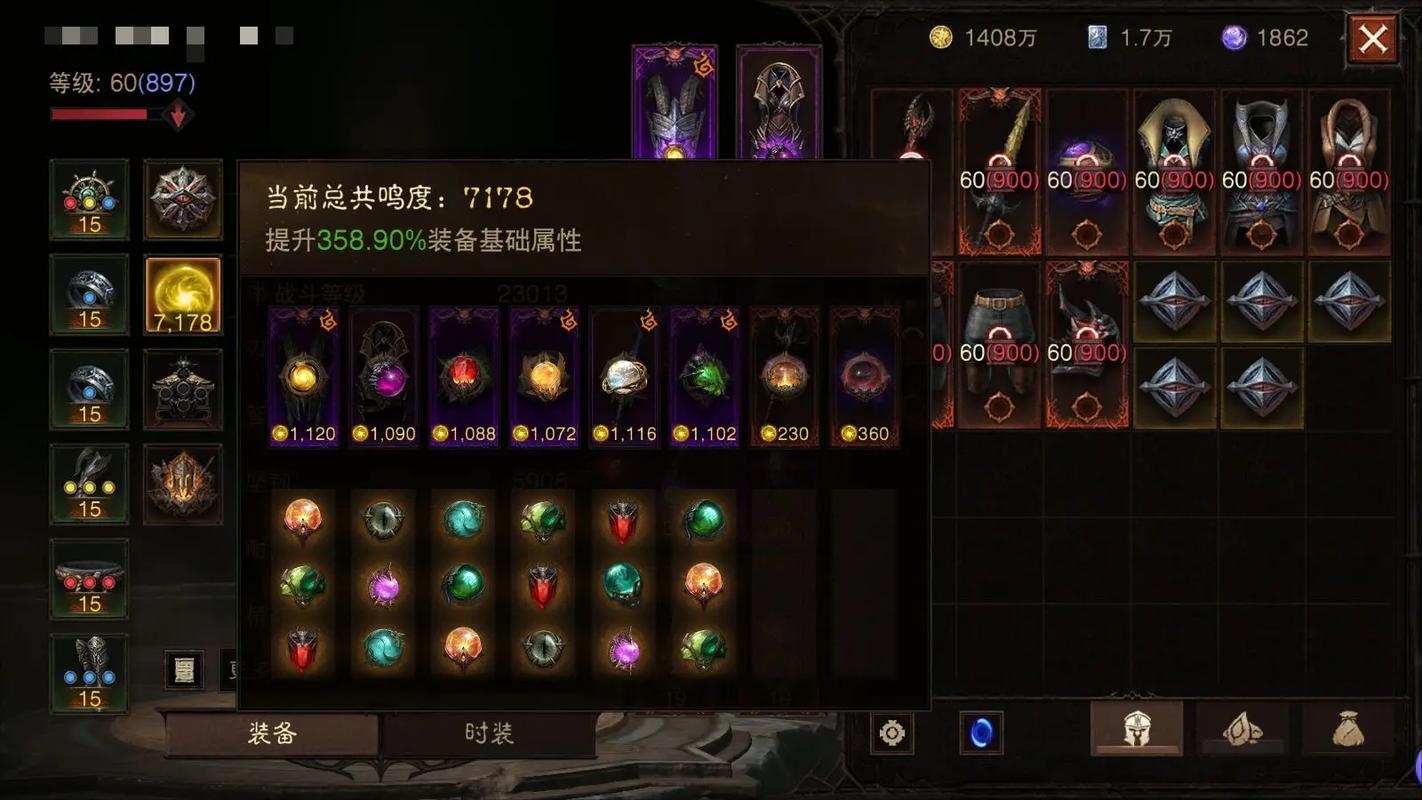Click the ring slot with 15 sockets
1422x800 pixels.
tap(89, 295)
